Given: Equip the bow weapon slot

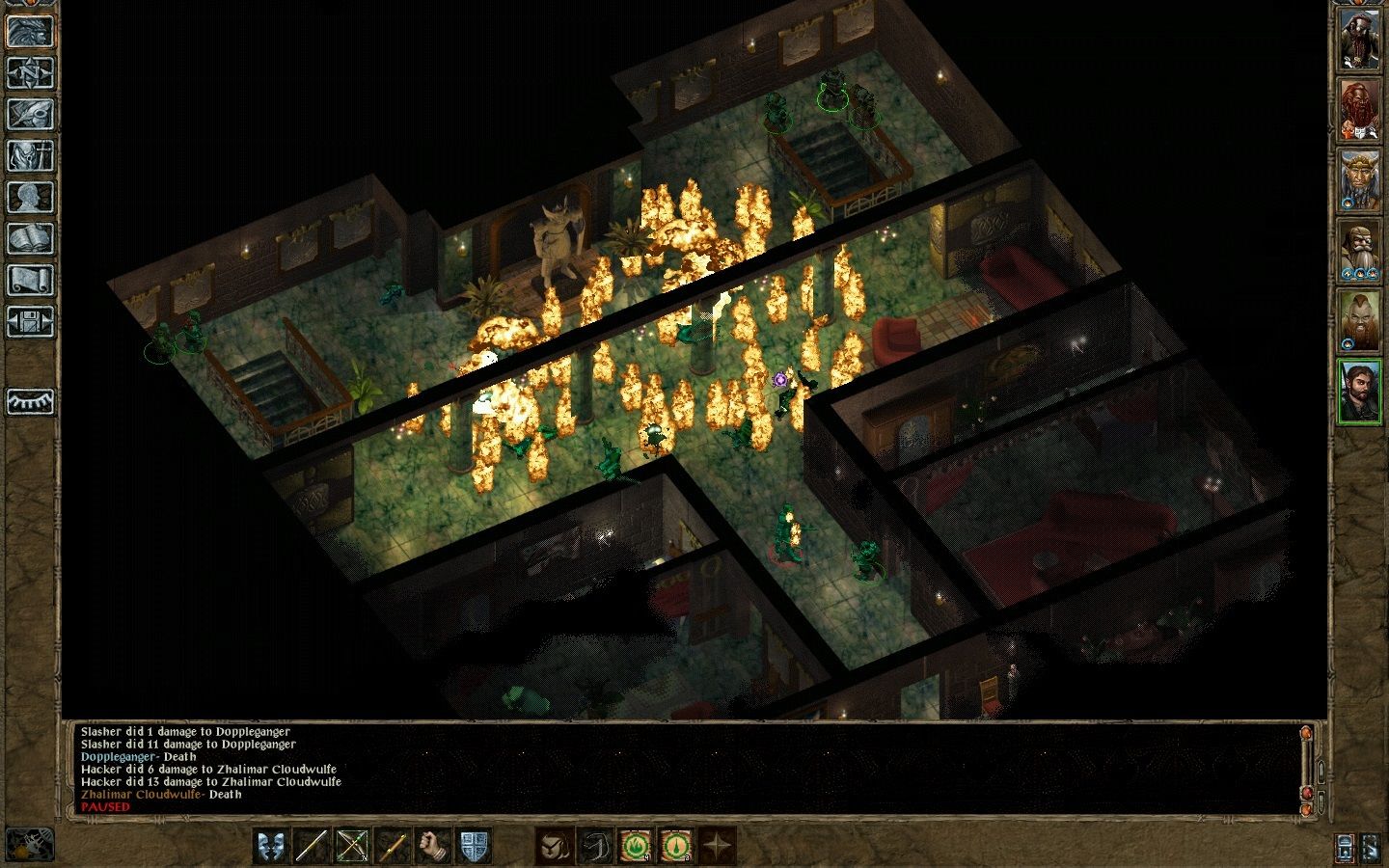Looking at the screenshot, I should [x=351, y=846].
